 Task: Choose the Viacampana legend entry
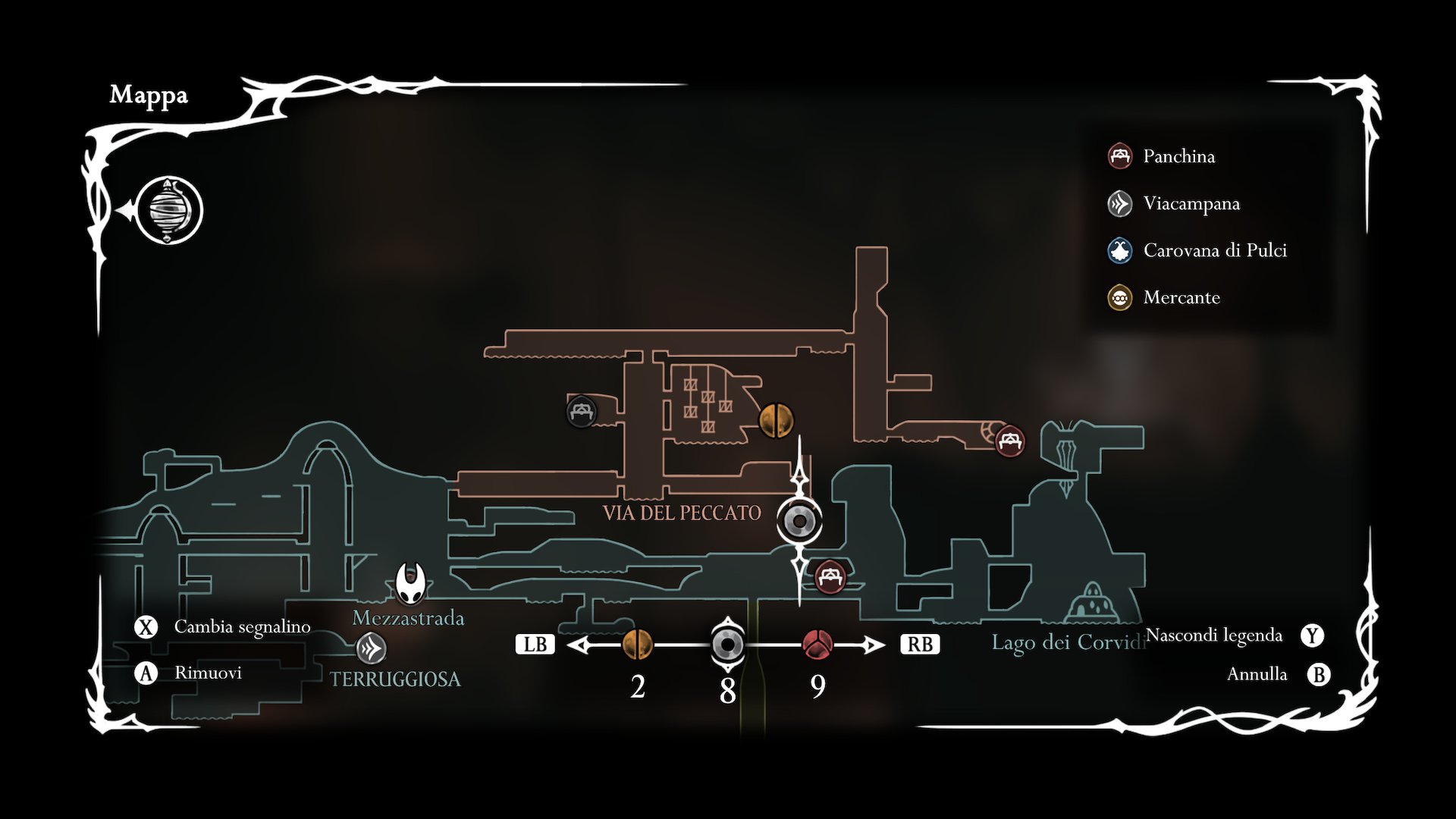click(1191, 203)
